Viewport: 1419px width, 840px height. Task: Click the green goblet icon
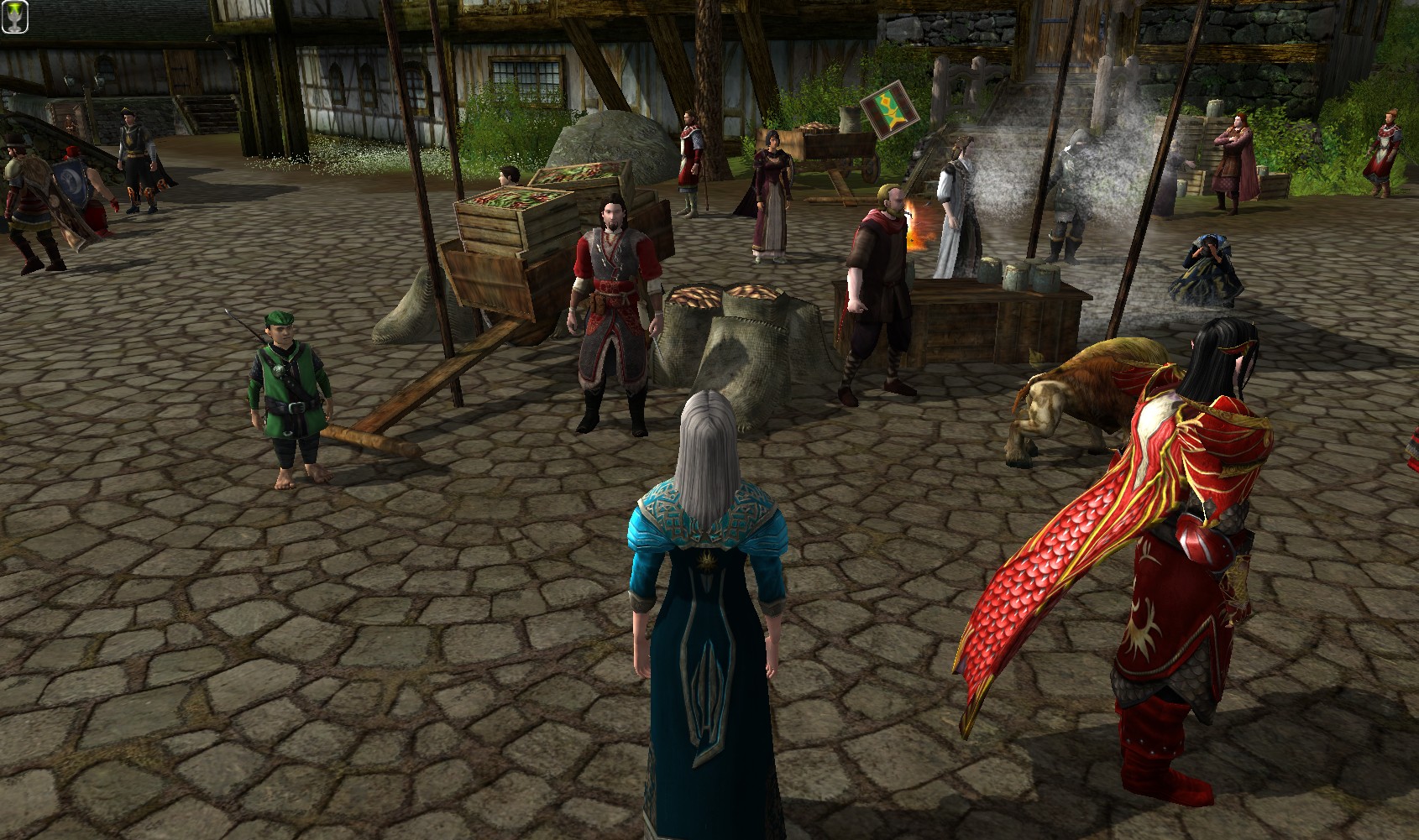click(x=15, y=17)
